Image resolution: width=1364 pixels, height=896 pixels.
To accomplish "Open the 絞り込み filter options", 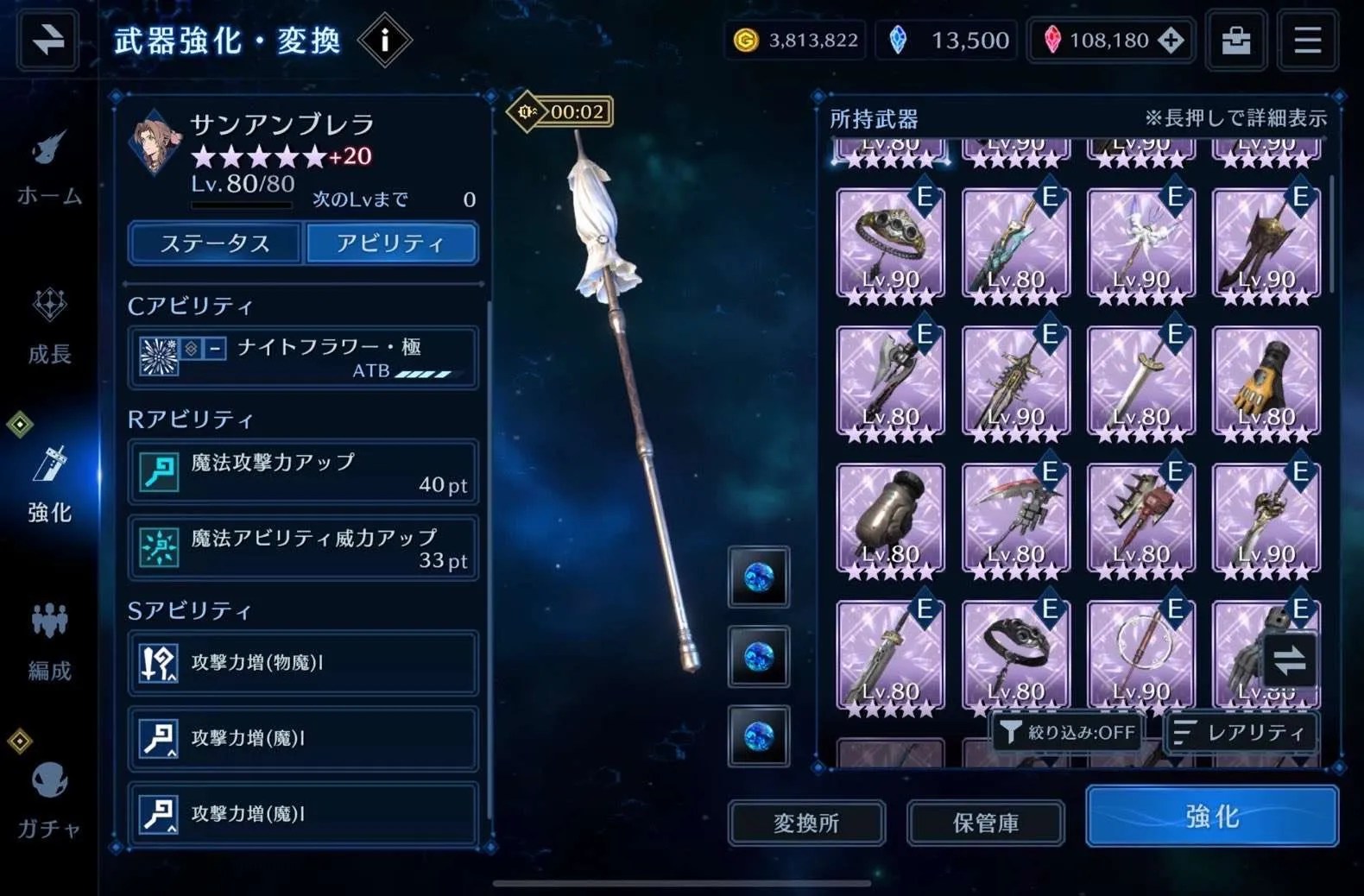I will (x=1068, y=733).
